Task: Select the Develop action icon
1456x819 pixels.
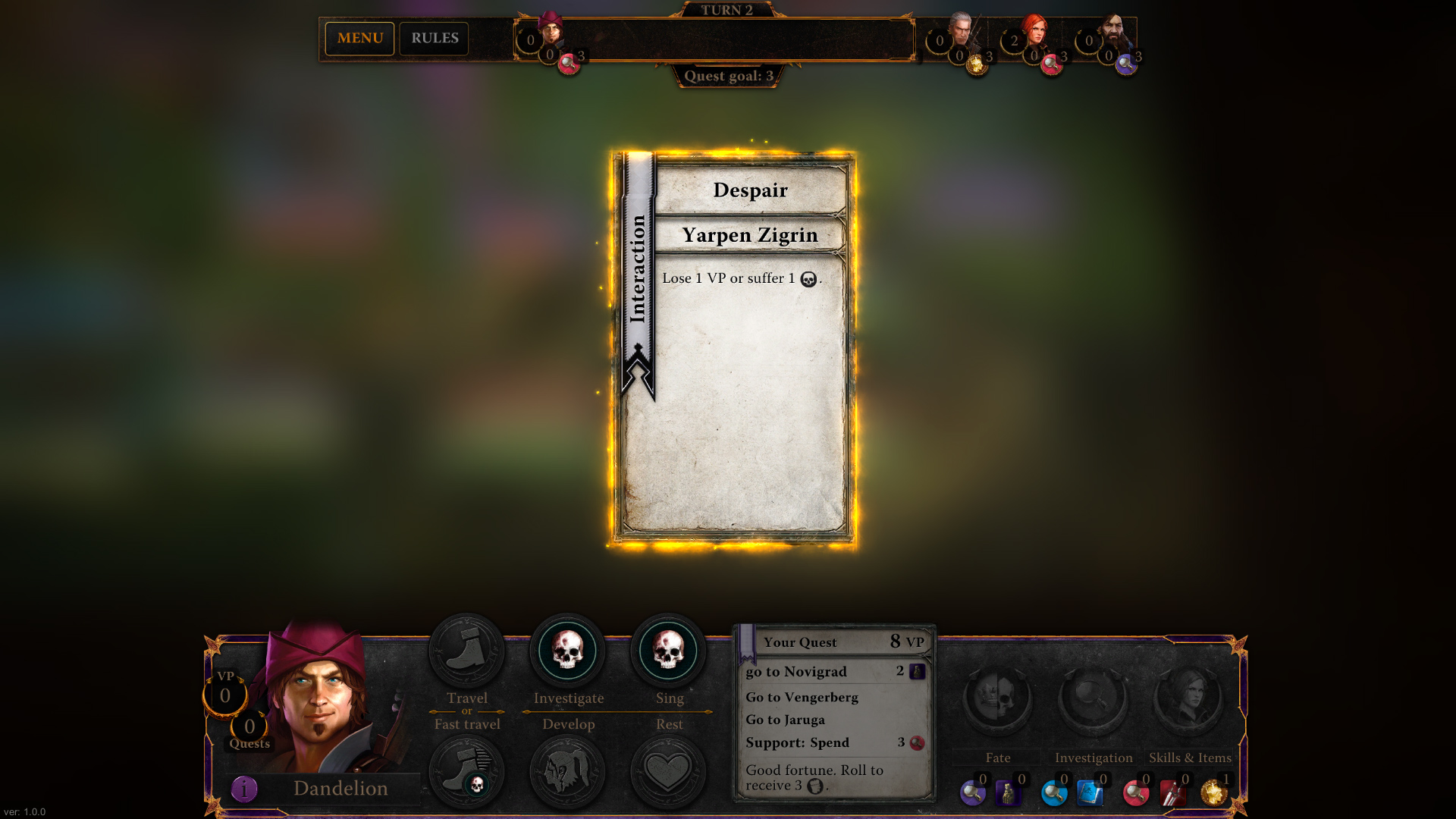Action: (x=567, y=770)
